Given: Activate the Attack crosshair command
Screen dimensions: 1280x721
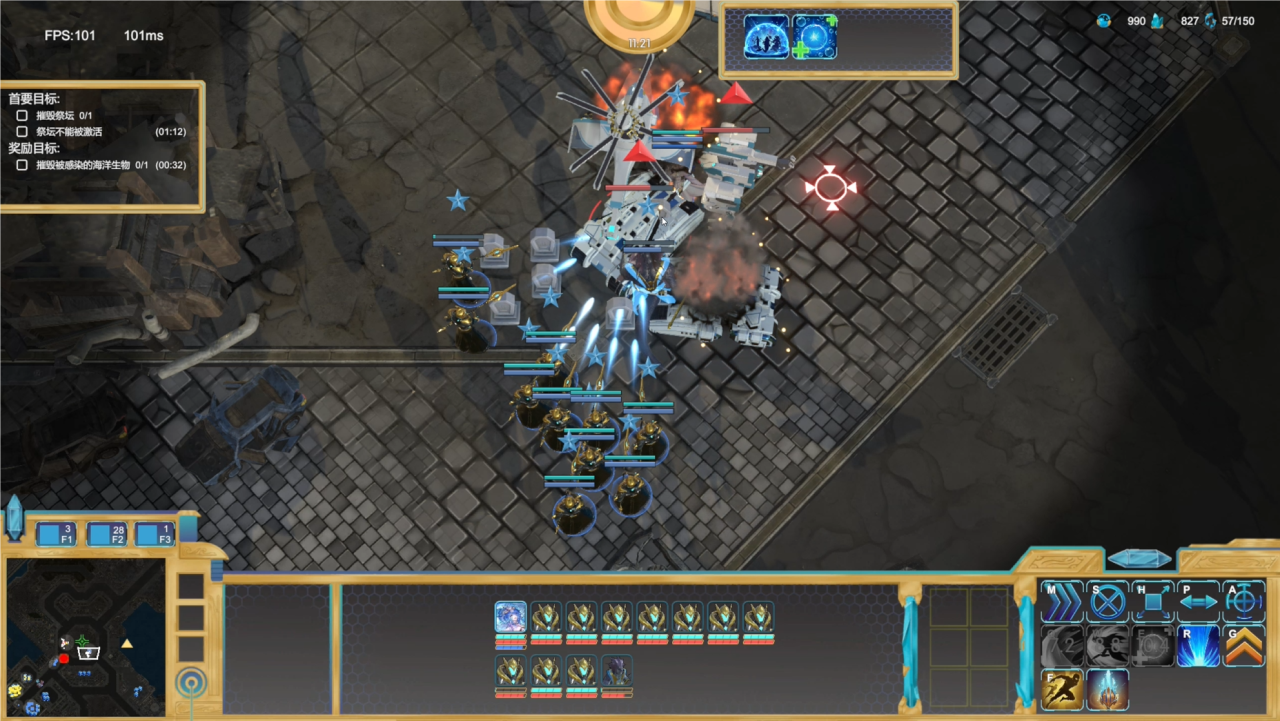Looking at the screenshot, I should coord(1244,602).
